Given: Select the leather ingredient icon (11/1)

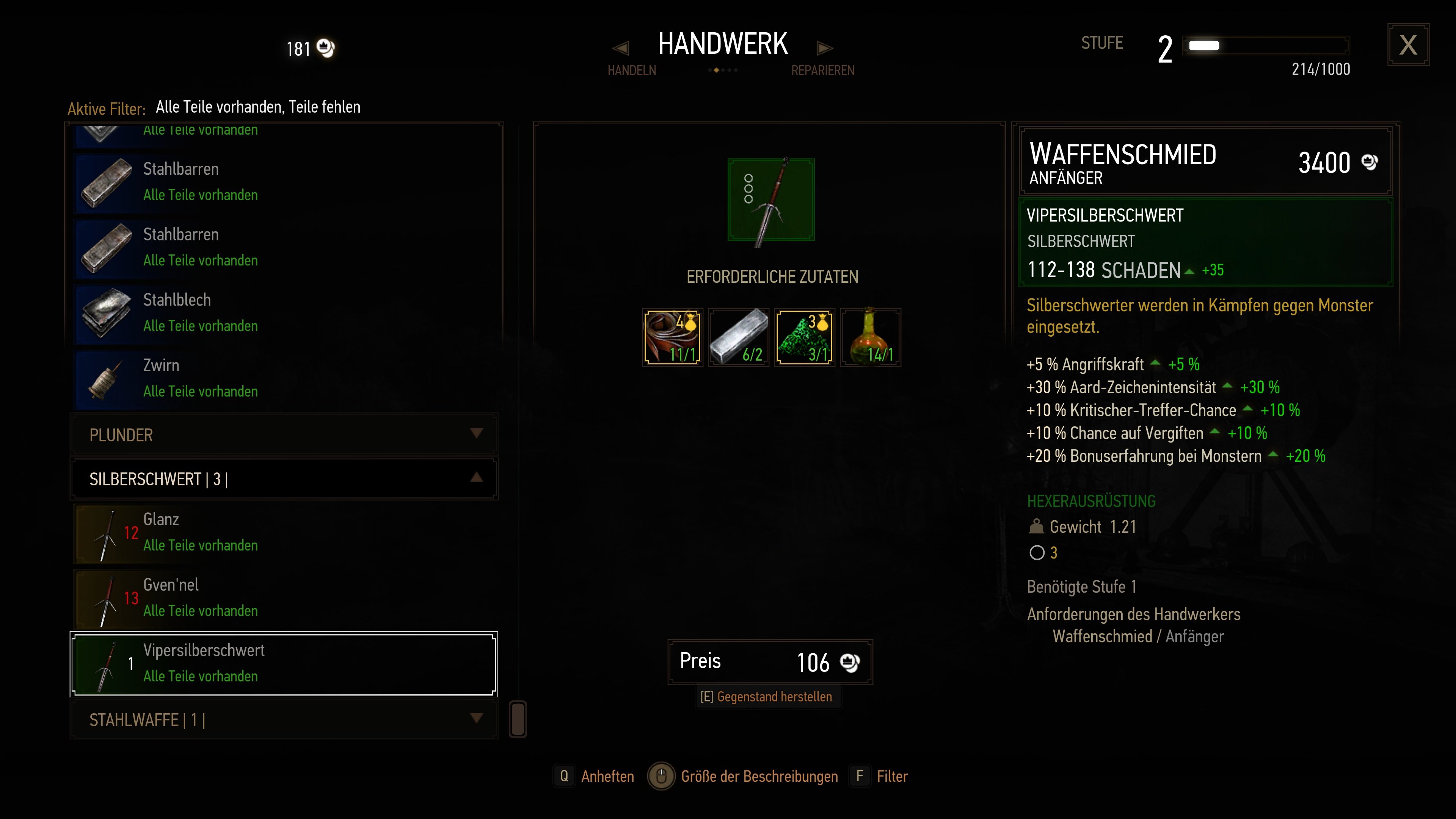Looking at the screenshot, I should (672, 337).
